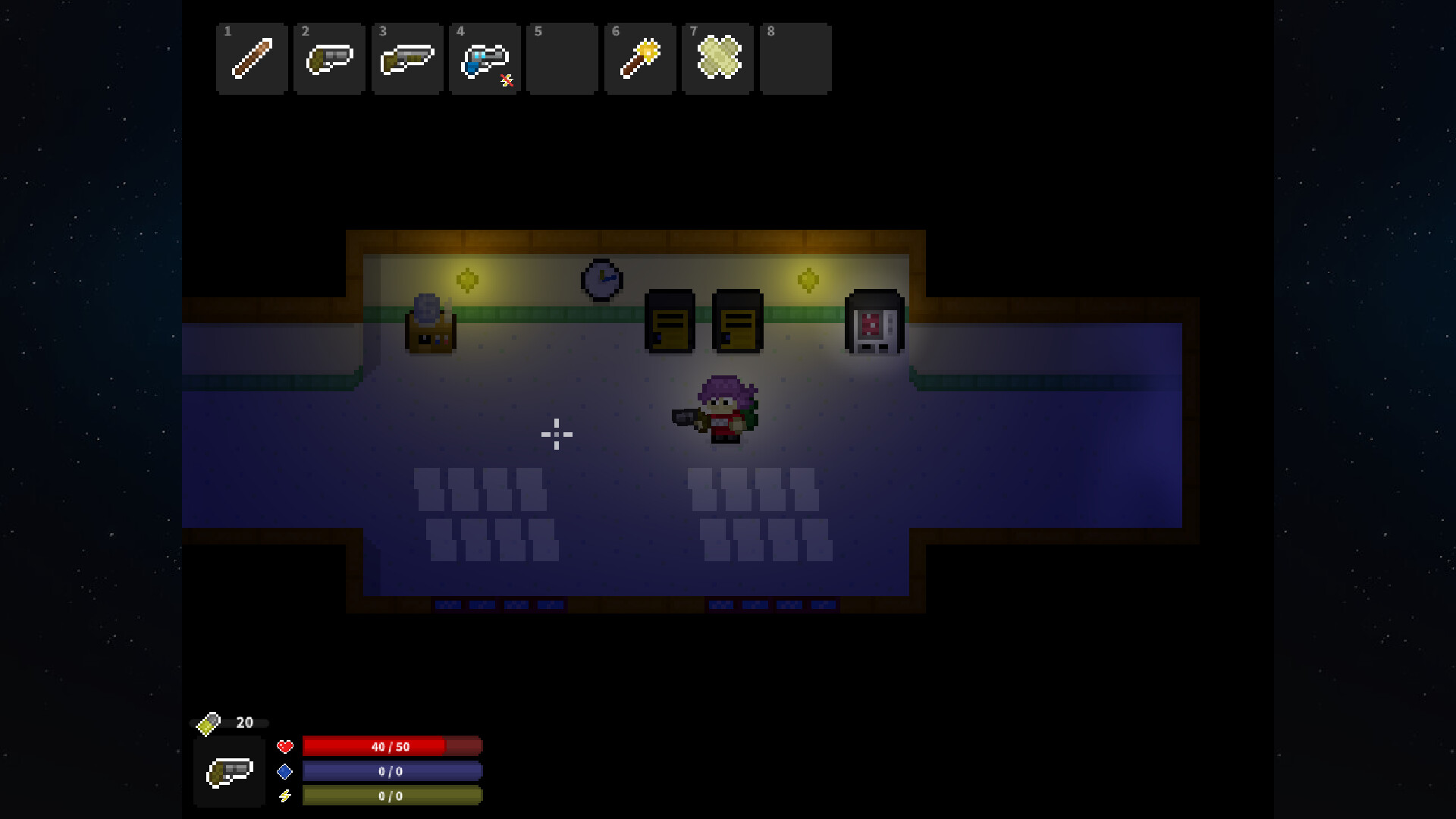Click the wall clock above the room
The width and height of the screenshot is (1456, 819).
[603, 280]
